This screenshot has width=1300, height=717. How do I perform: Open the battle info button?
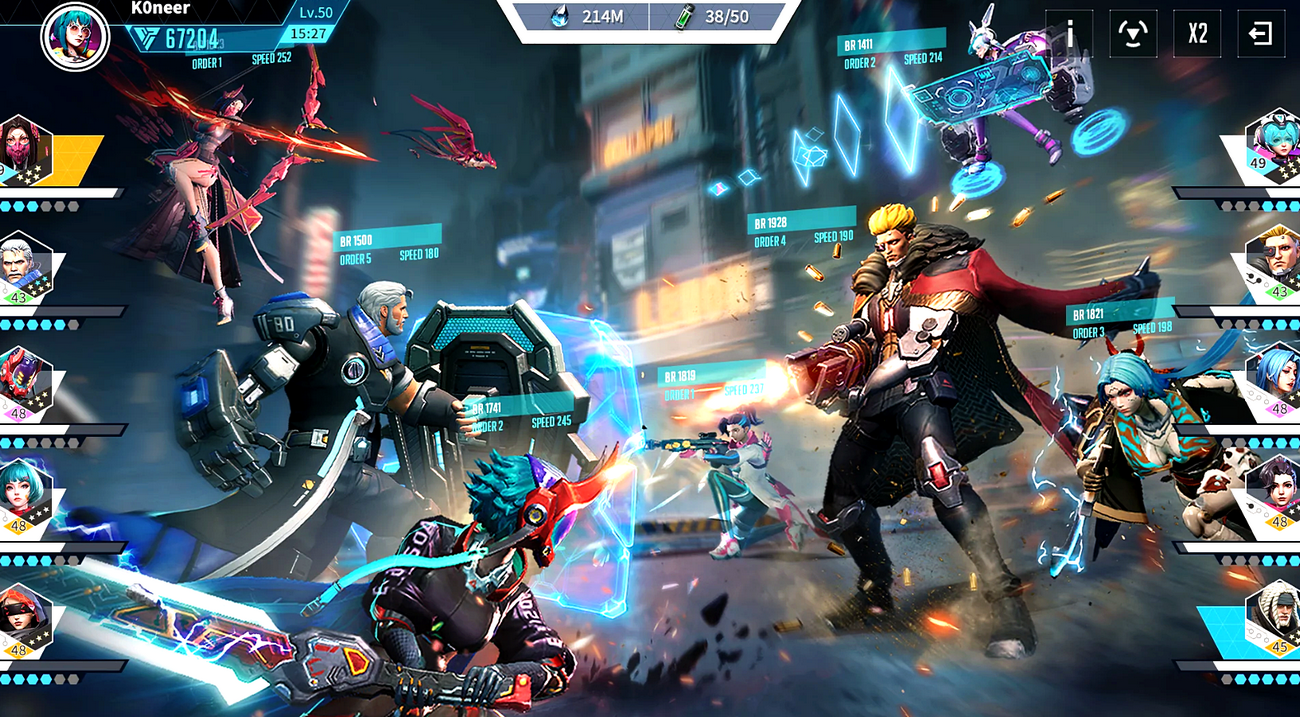coord(1070,34)
